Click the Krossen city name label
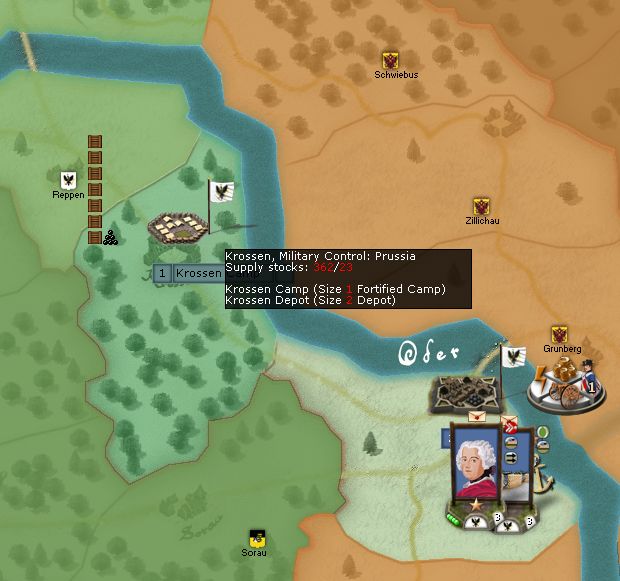Screen dimensions: 620x581 pyautogui.click(x=198, y=273)
